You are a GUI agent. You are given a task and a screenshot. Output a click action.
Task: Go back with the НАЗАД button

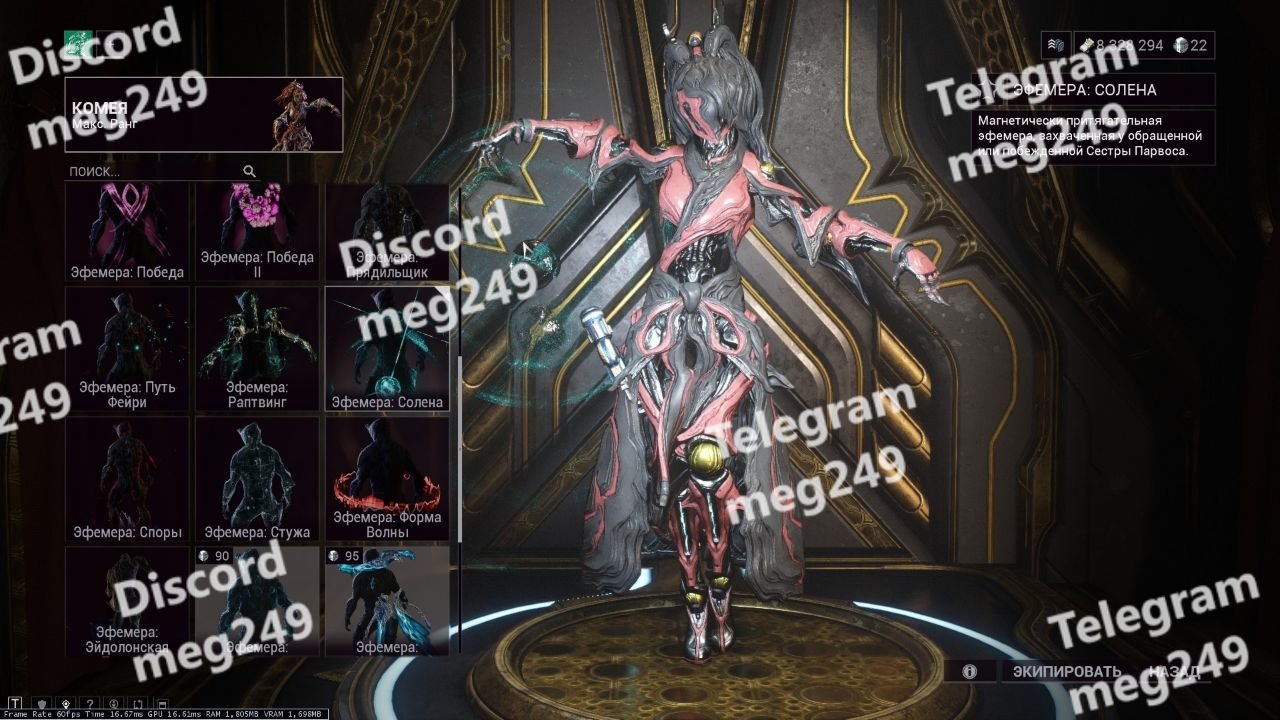click(1174, 671)
